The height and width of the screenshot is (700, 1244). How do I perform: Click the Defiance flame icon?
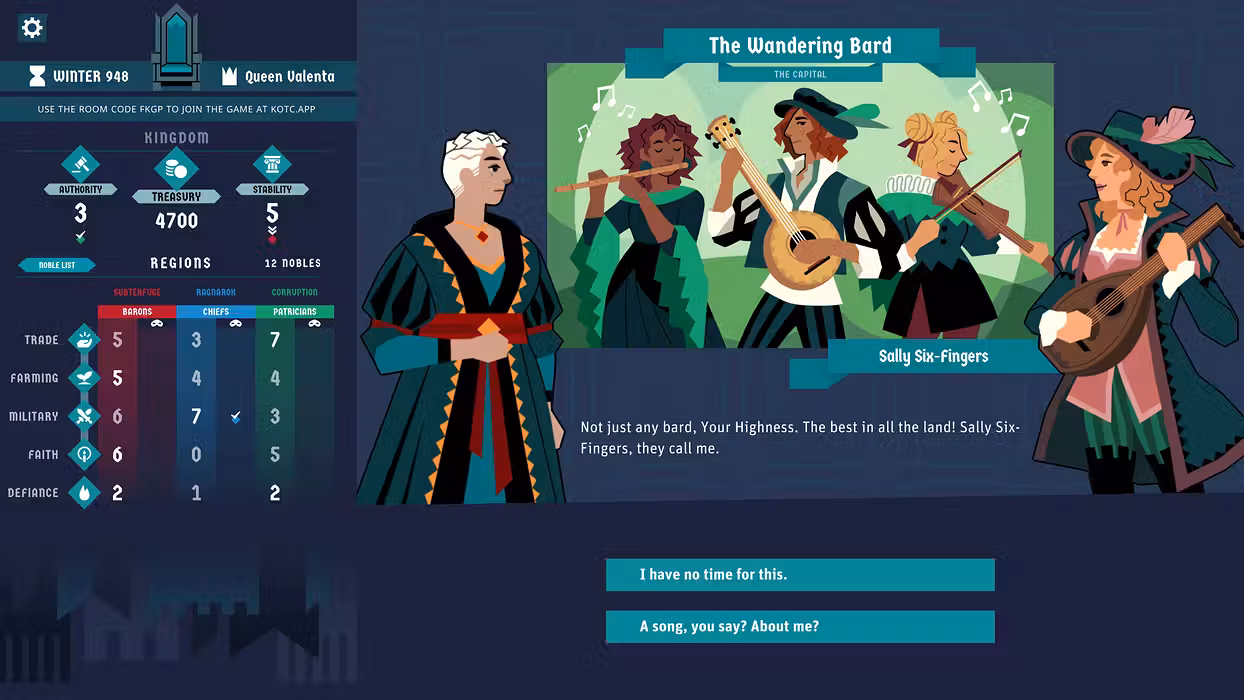pyautogui.click(x=84, y=492)
